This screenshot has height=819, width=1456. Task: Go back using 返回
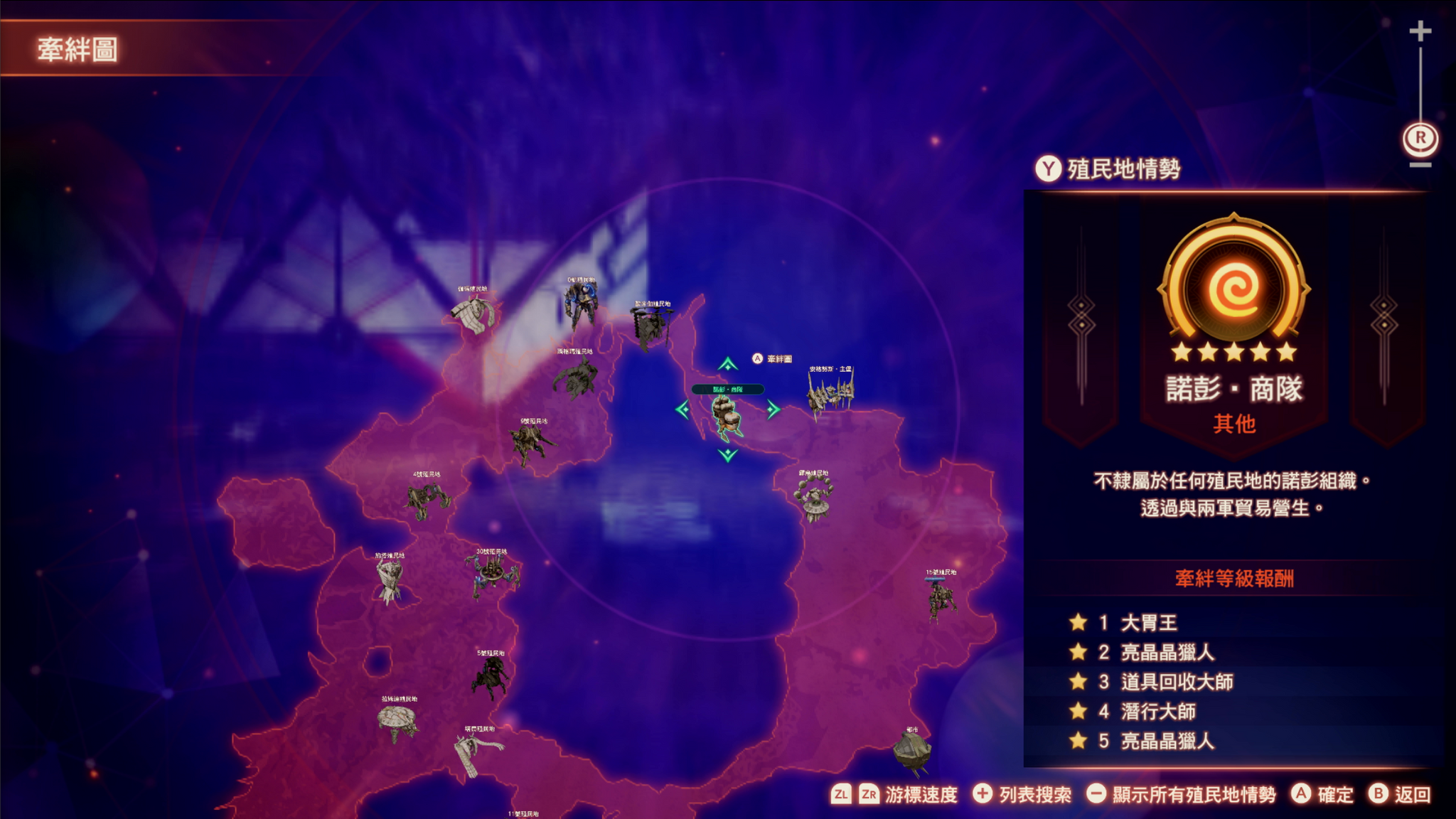[x=1400, y=794]
